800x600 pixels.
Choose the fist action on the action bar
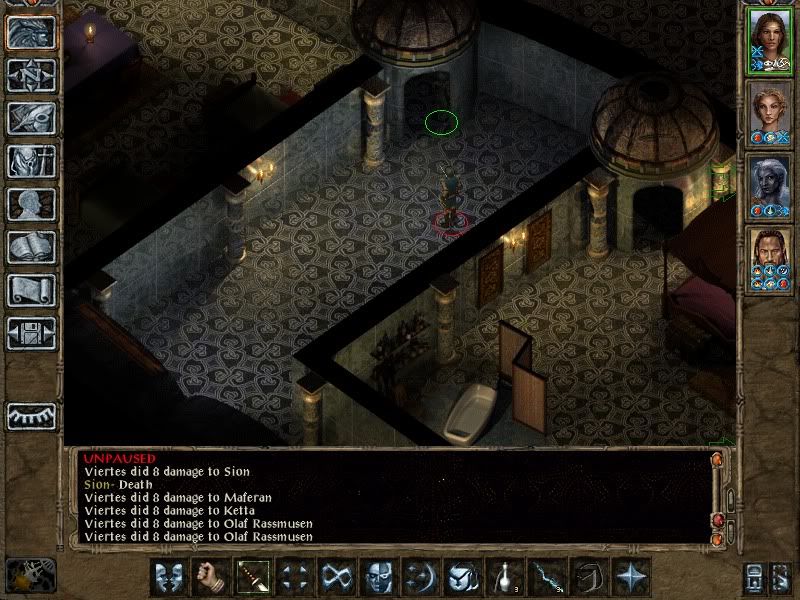(209, 577)
